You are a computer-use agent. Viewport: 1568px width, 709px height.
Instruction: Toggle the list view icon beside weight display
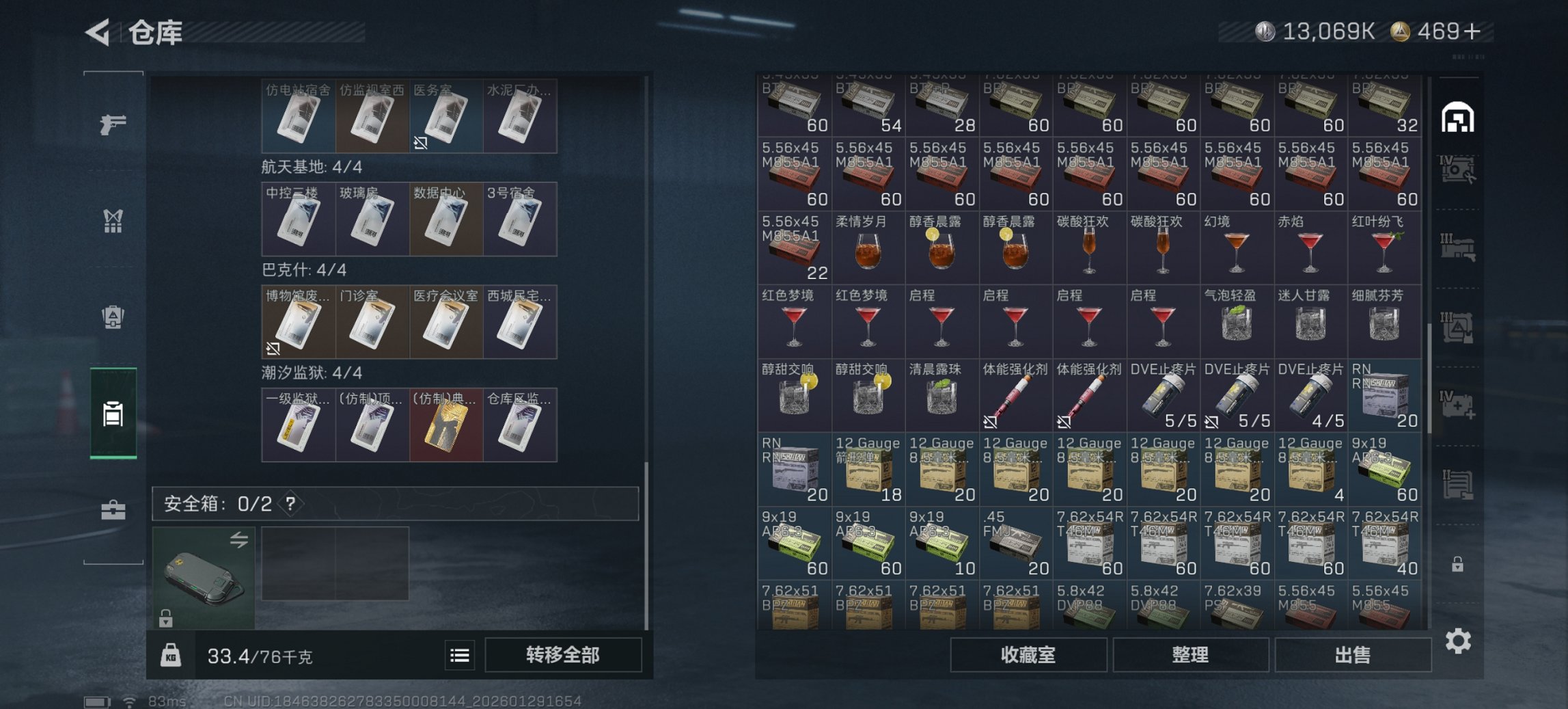[x=461, y=655]
